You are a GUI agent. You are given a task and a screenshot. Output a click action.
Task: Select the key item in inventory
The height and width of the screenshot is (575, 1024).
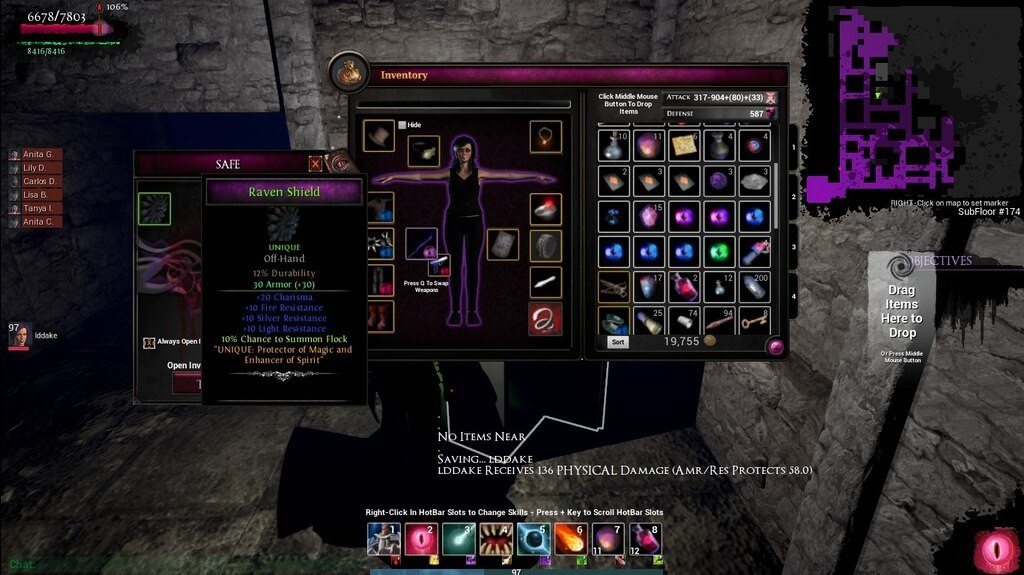[754, 320]
